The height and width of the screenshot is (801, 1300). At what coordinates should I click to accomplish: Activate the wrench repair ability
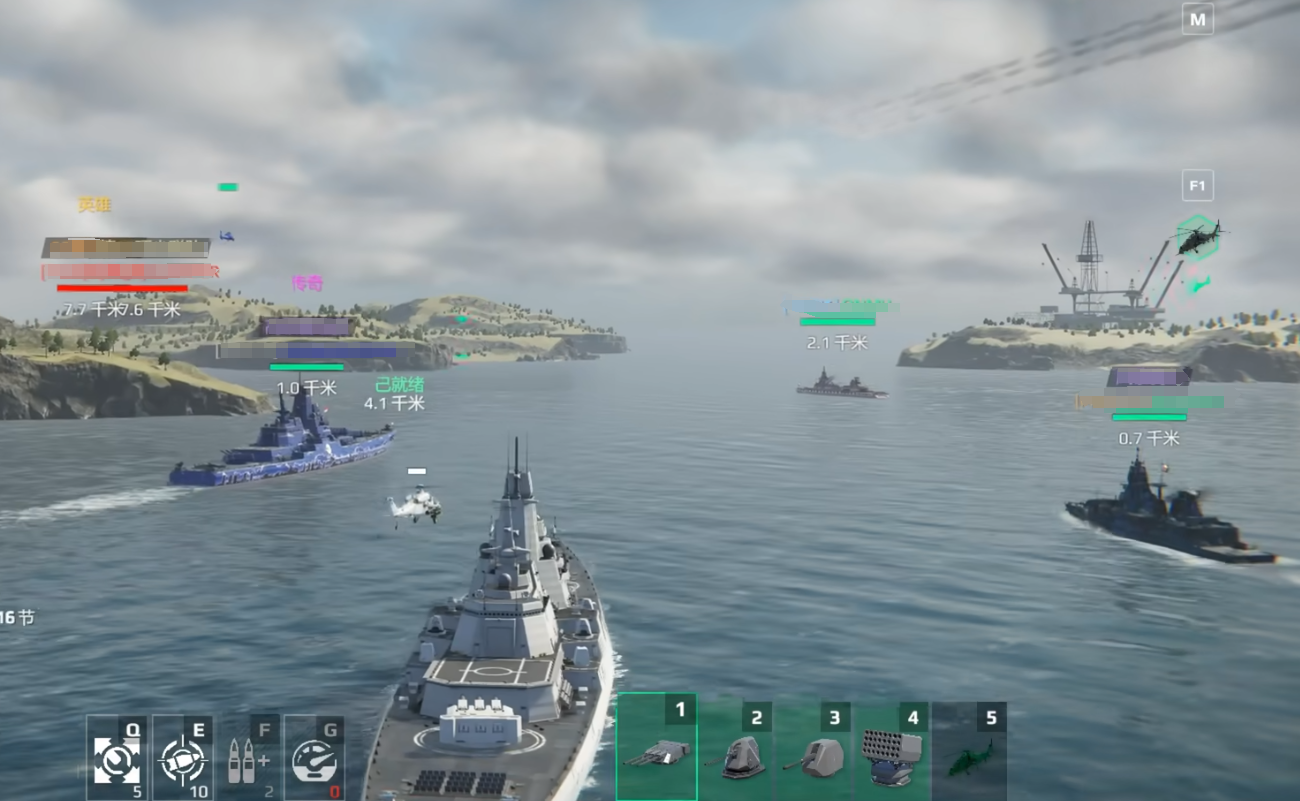coord(116,758)
